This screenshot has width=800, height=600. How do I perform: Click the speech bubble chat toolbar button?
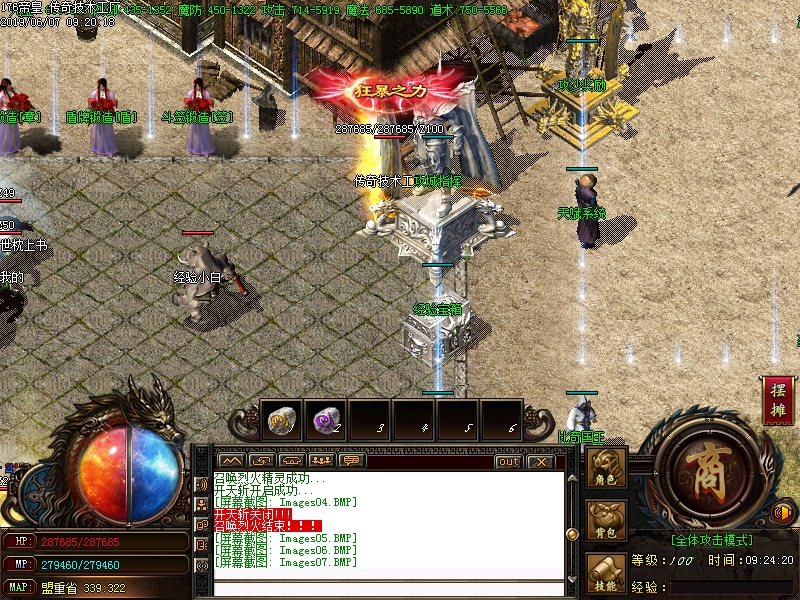352,461
